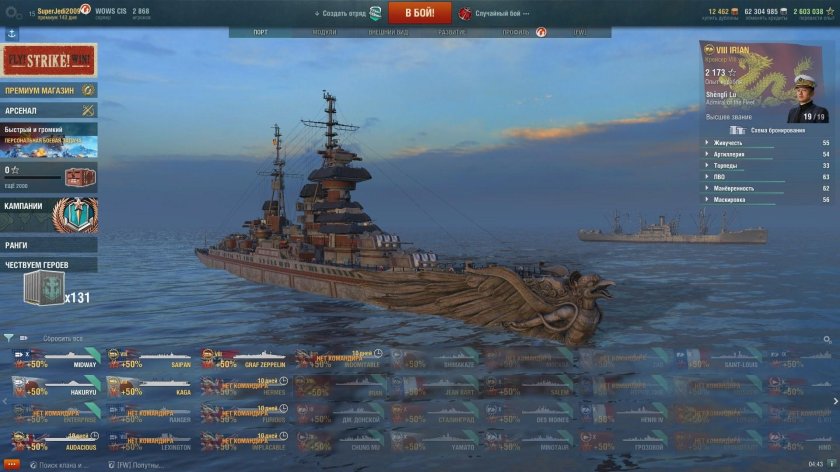Start battle with the В БОЙ! button
840x472 pixels.
point(419,13)
